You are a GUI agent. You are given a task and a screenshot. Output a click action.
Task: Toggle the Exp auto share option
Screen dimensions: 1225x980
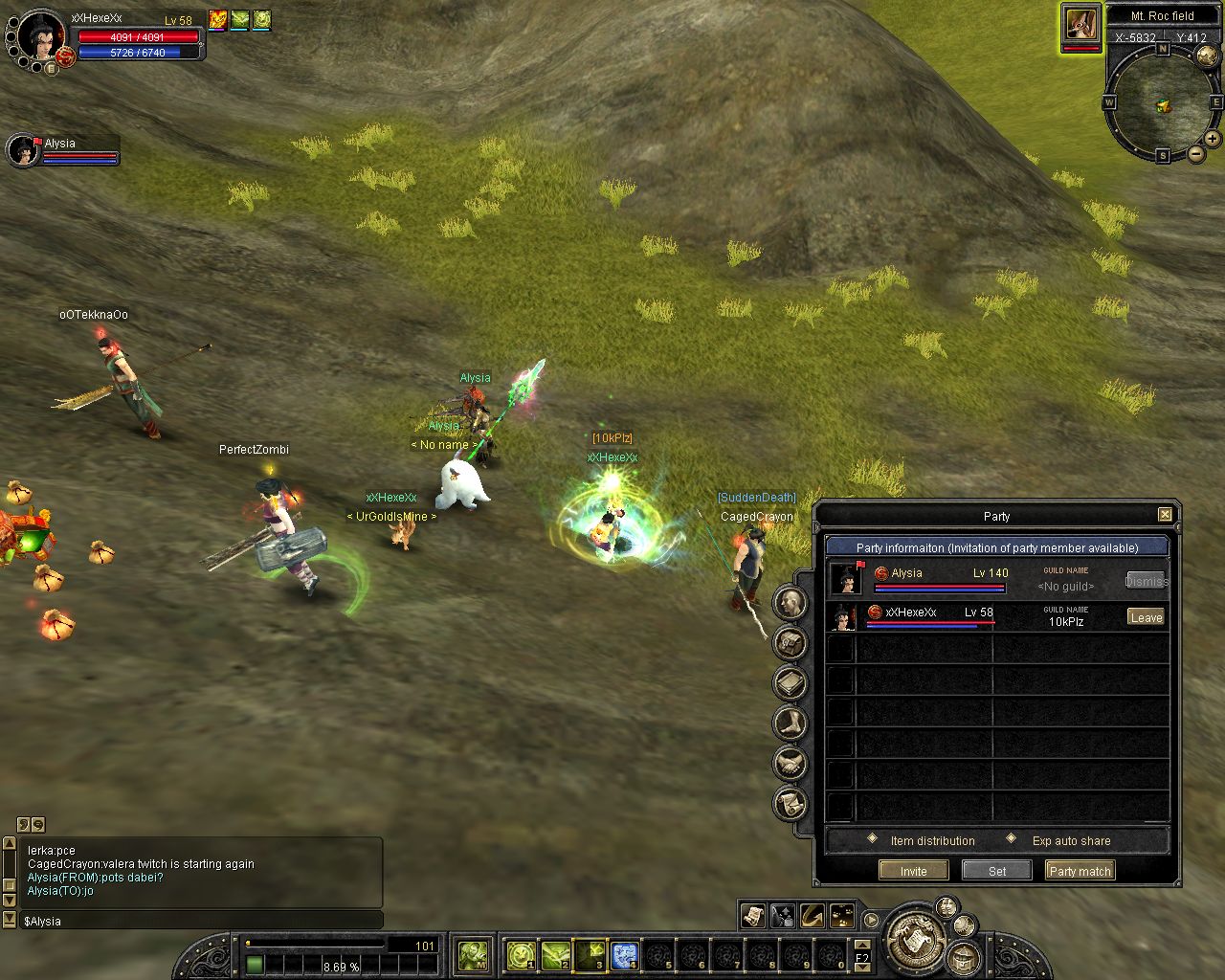[x=1012, y=839]
